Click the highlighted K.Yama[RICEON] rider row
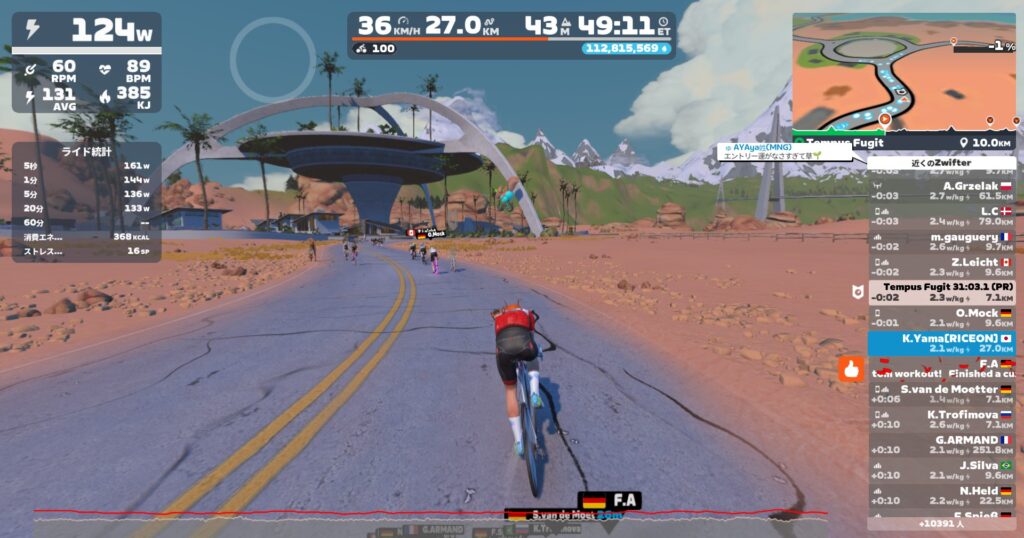Screen dimensions: 1024x538 click(x=941, y=343)
